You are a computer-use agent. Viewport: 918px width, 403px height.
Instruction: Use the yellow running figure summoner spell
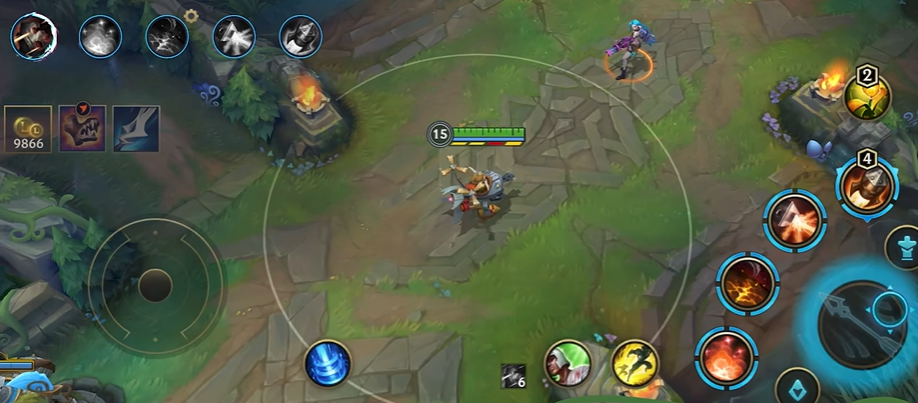point(634,364)
